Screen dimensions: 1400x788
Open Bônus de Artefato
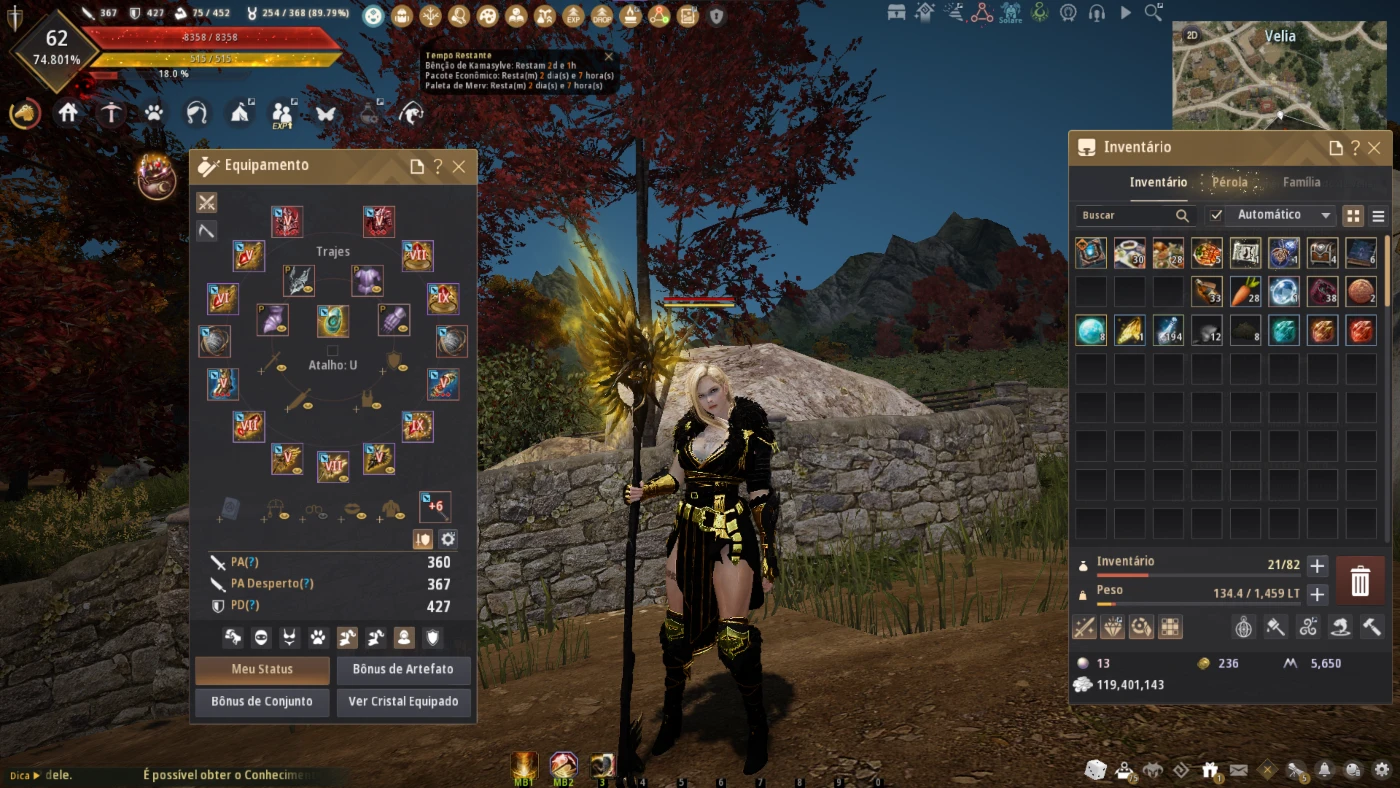coord(403,669)
